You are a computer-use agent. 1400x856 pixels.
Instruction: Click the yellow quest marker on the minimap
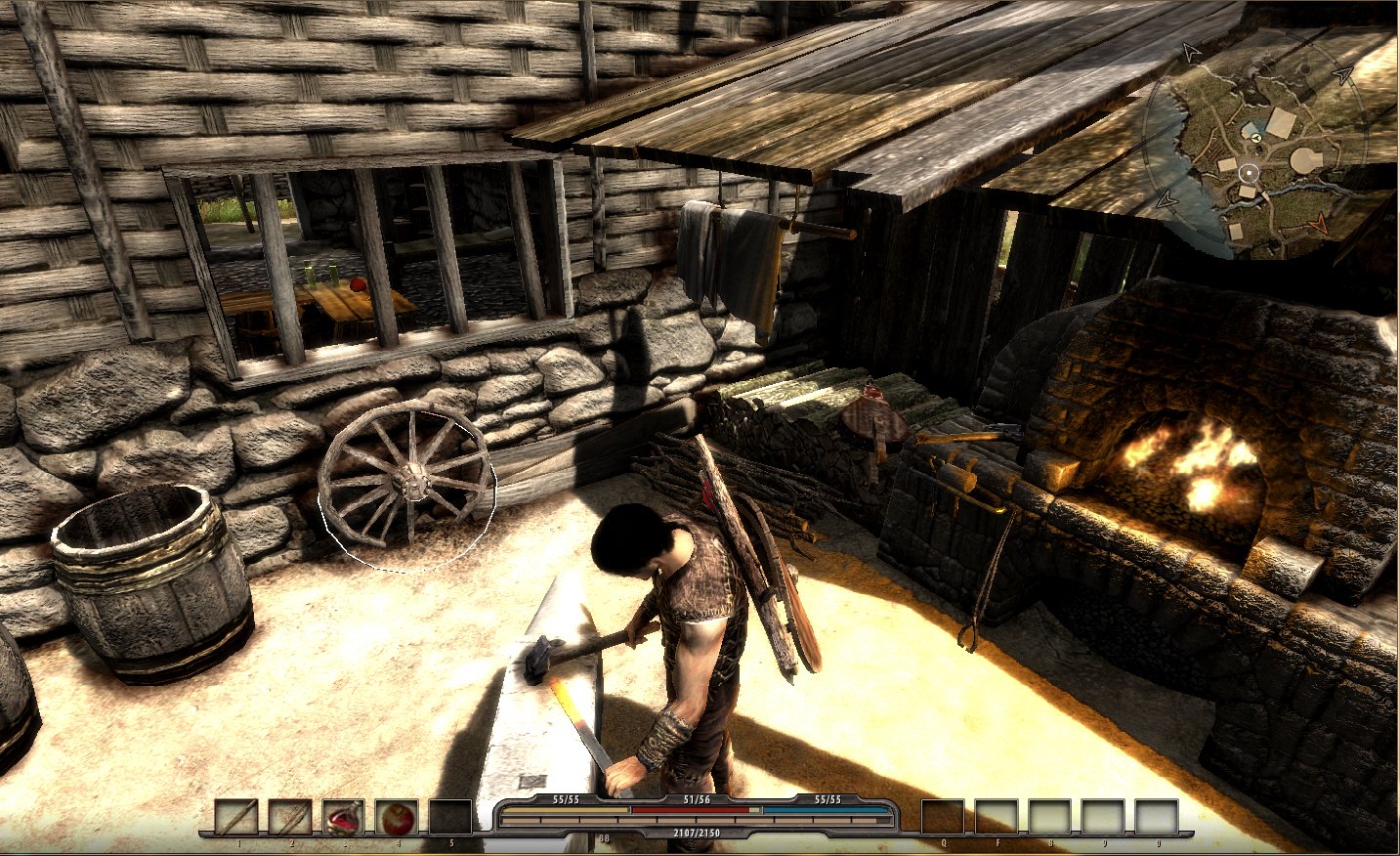click(x=1256, y=138)
